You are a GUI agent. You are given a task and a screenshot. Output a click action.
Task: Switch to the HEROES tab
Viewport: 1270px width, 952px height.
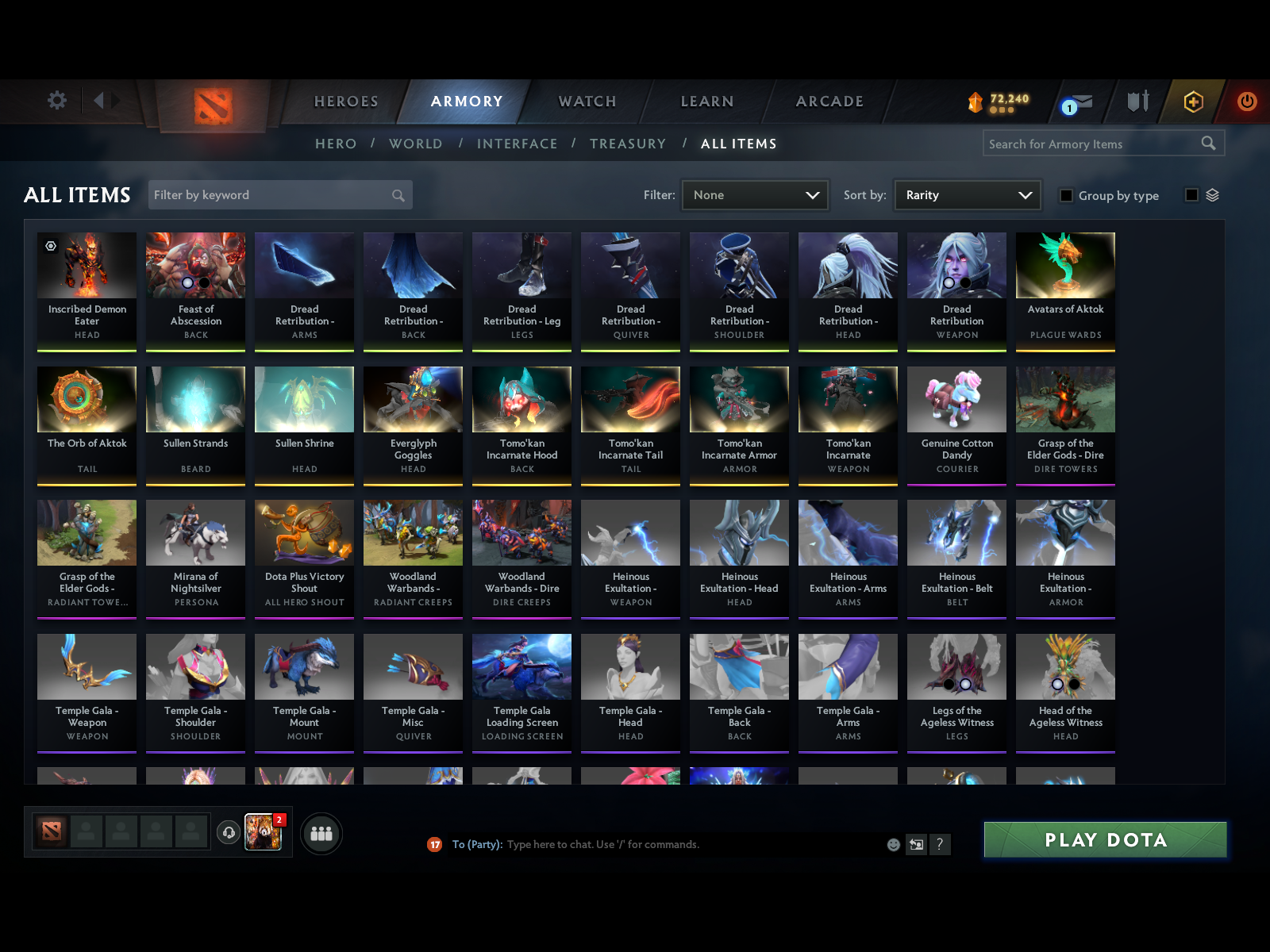click(x=345, y=102)
